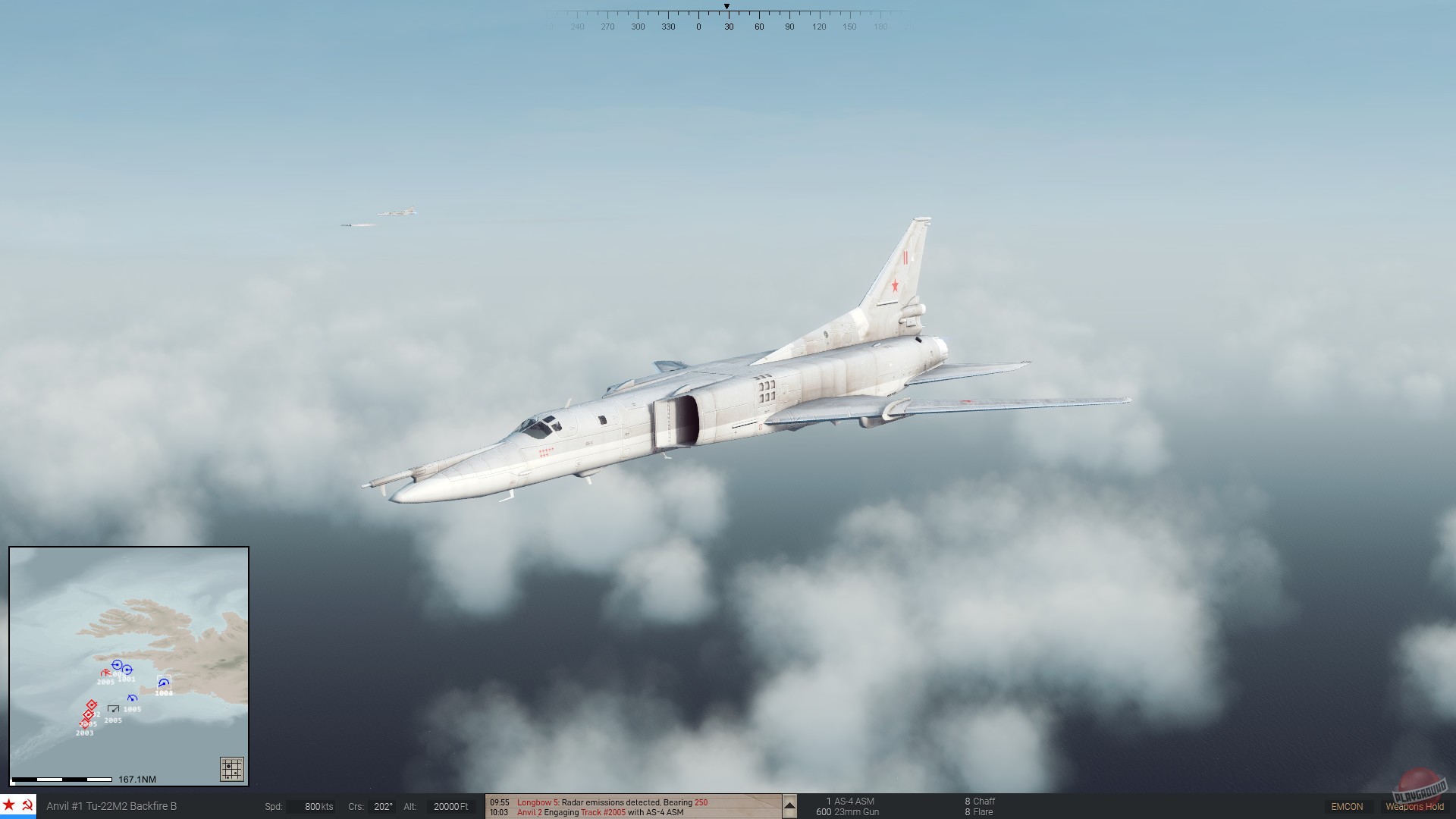Click the Crs heading input field
Image resolution: width=1456 pixels, height=819 pixels.
click(x=382, y=806)
